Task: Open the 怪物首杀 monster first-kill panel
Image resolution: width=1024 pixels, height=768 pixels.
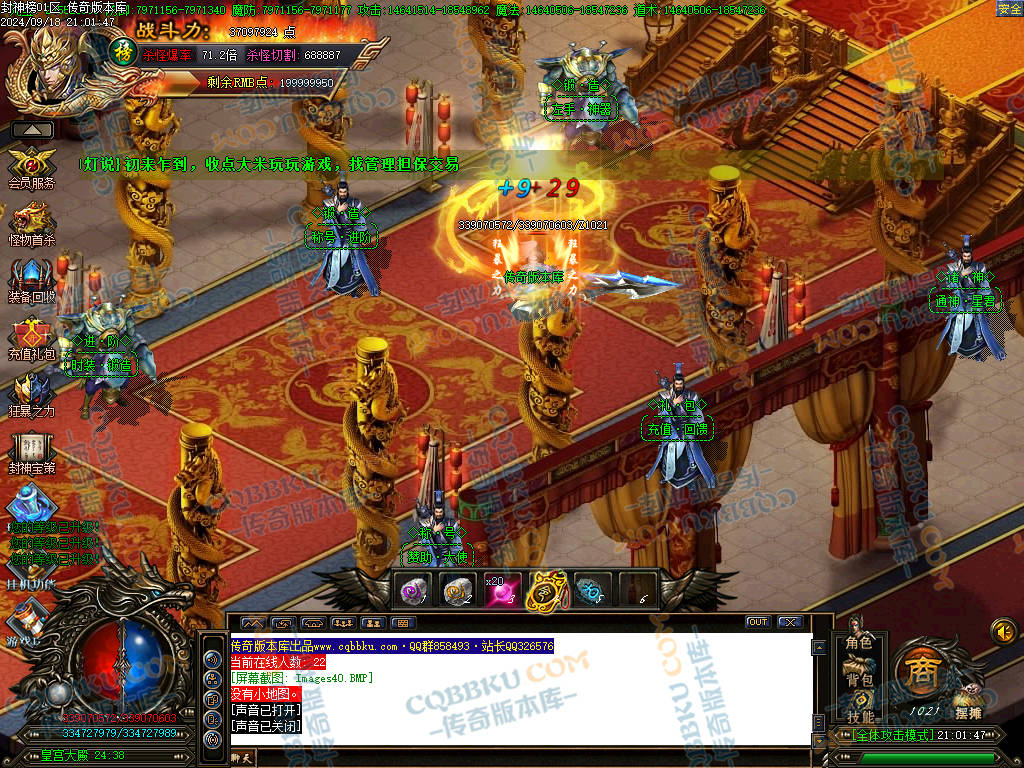Action: coord(31,221)
